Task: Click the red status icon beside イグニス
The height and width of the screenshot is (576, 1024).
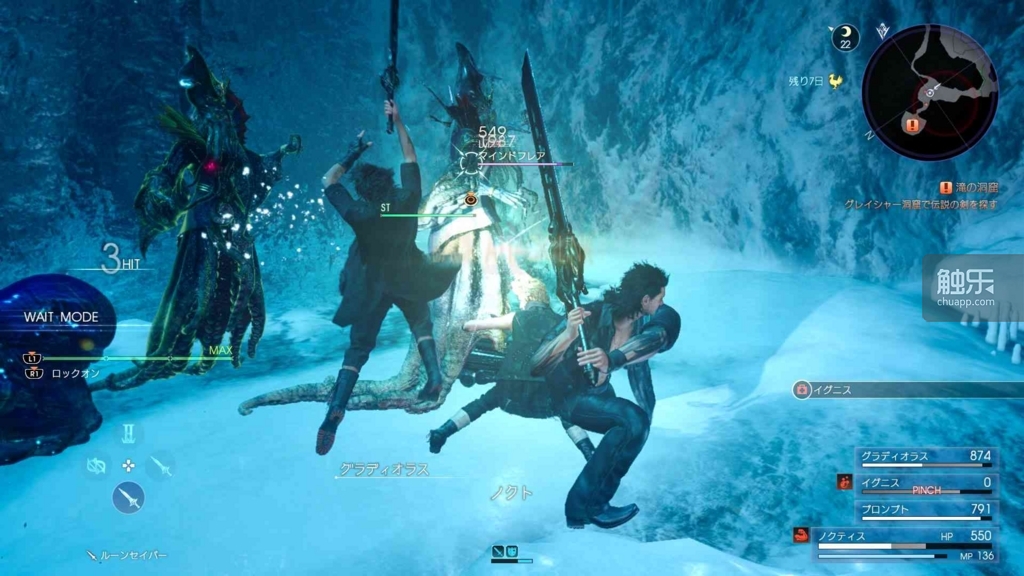Action: click(845, 482)
